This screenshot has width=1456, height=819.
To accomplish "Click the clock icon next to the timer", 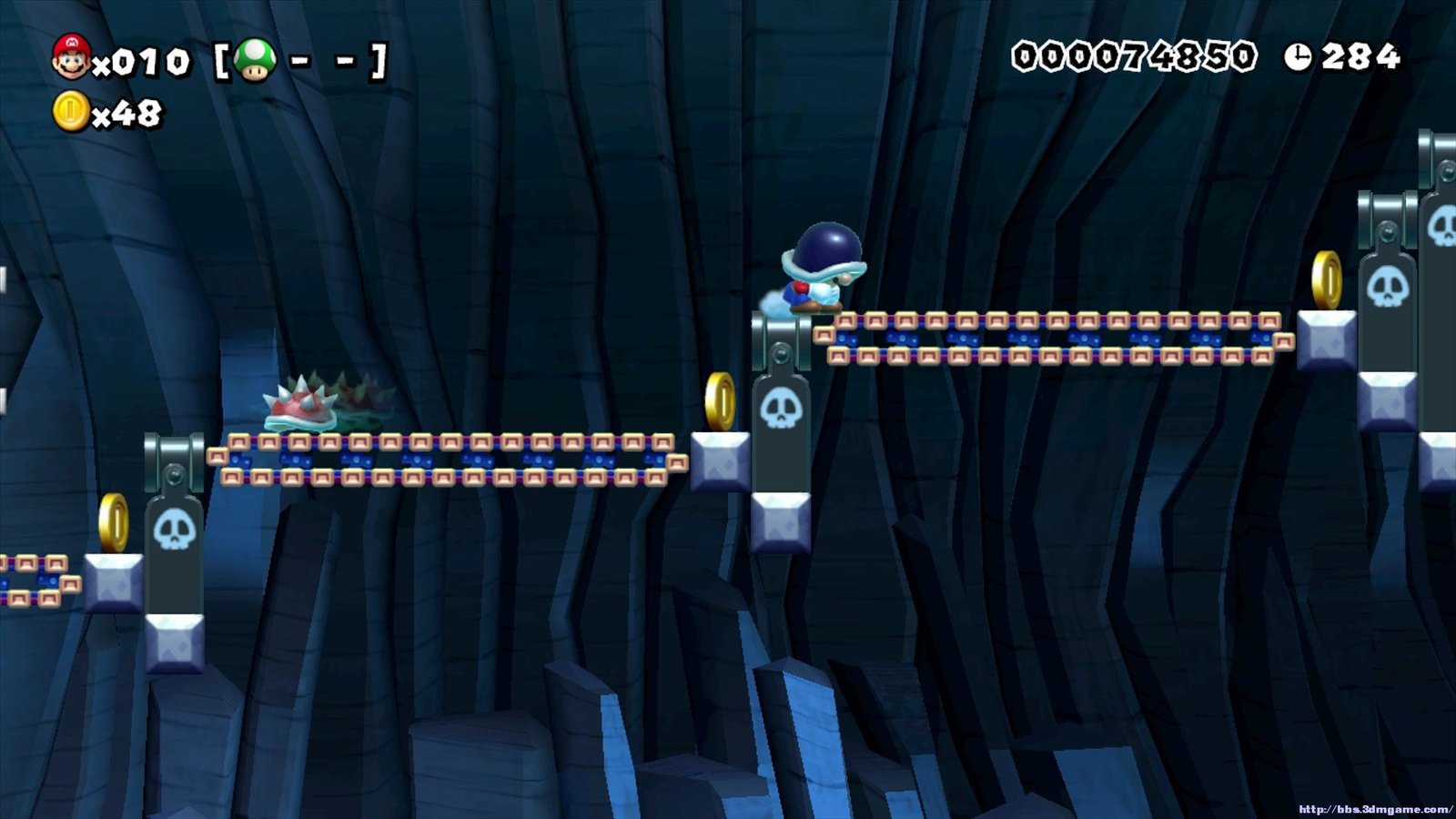I will pos(1300,55).
